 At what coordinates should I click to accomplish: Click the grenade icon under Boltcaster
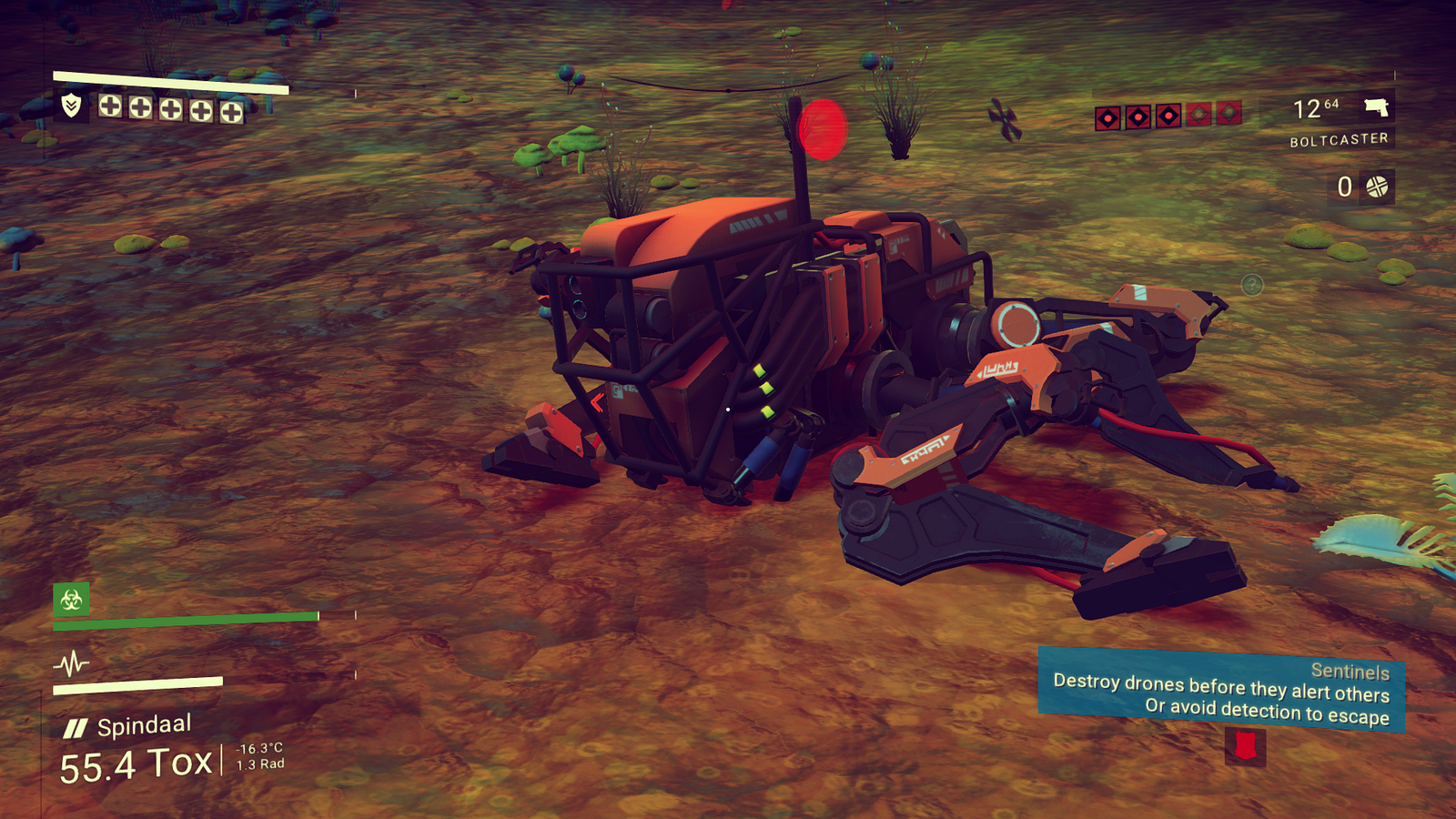pyautogui.click(x=1377, y=187)
